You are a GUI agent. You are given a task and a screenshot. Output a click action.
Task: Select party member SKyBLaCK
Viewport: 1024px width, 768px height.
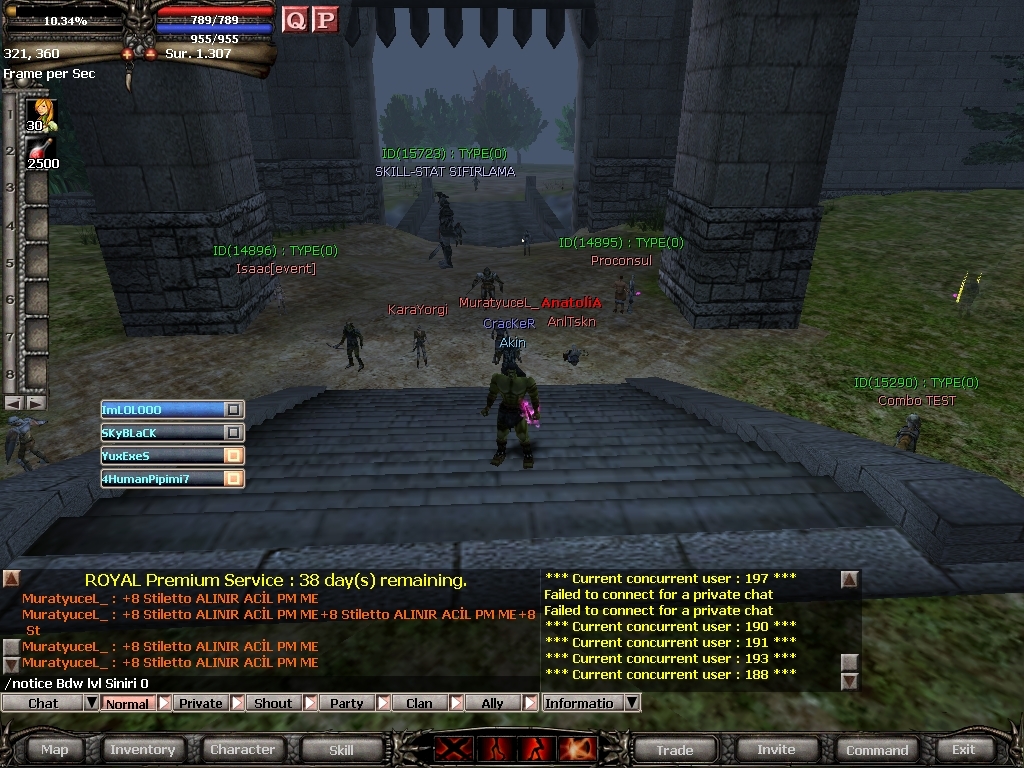(160, 432)
